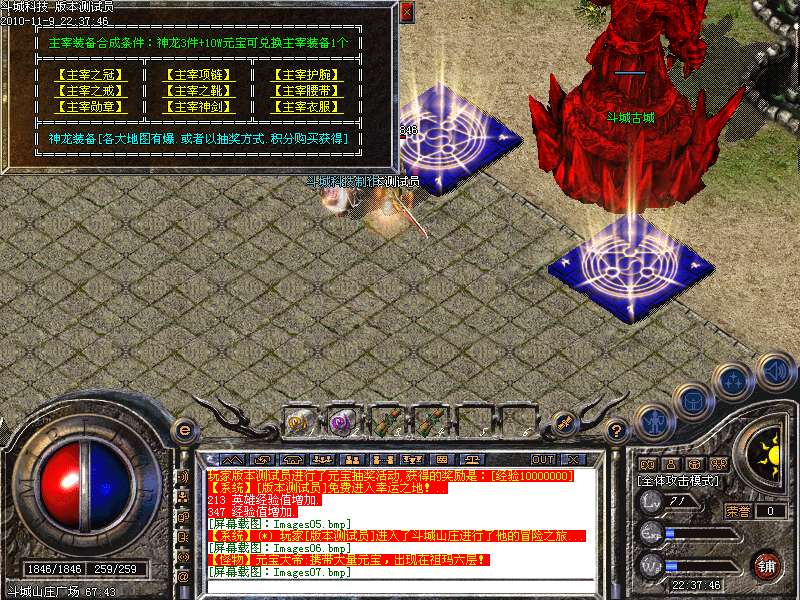
Task: Click the 【主宰护腕】 link
Action: click(x=308, y=75)
